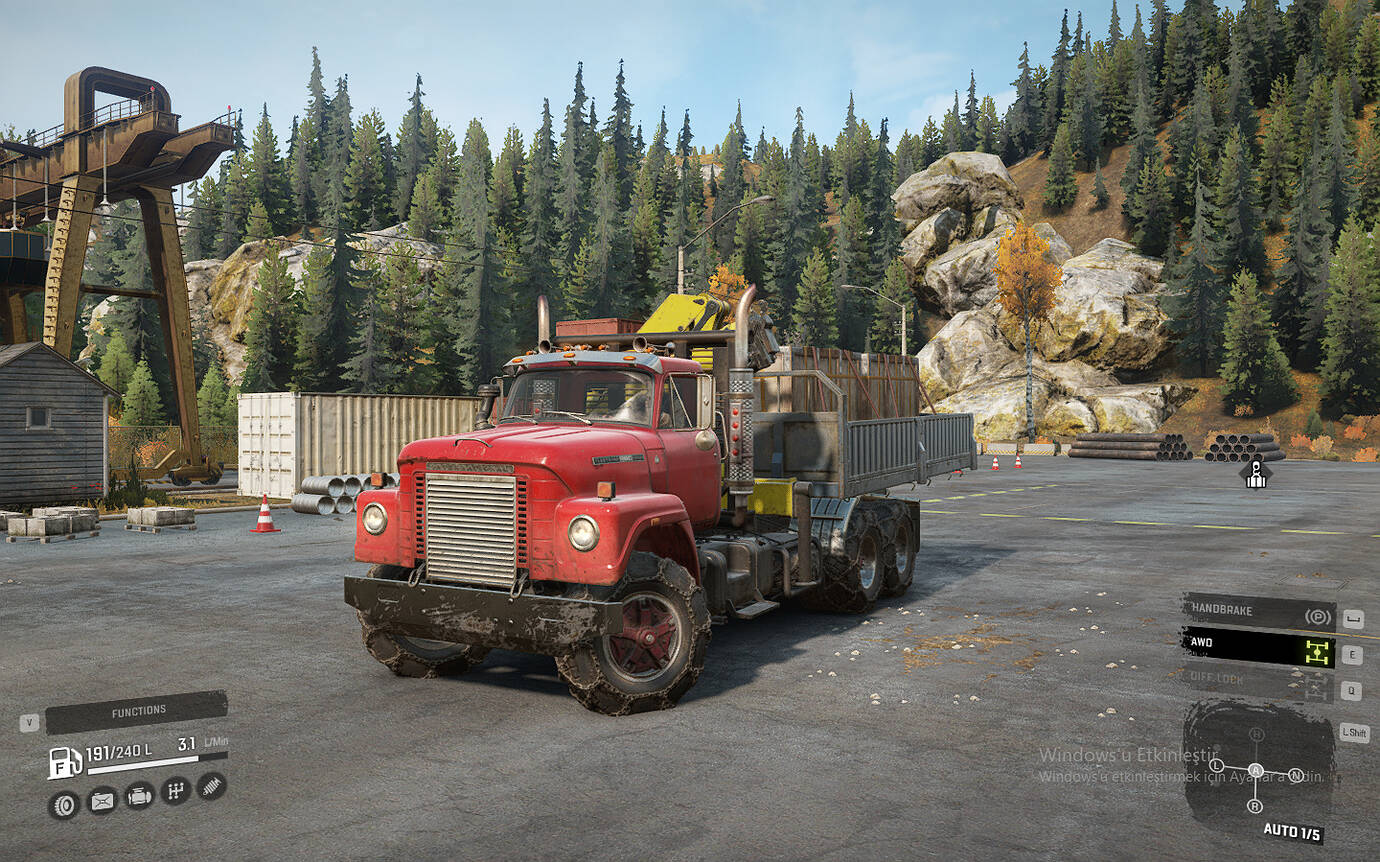Toggle the Handbrake
Viewport: 1380px width, 862px height.
tap(1257, 612)
